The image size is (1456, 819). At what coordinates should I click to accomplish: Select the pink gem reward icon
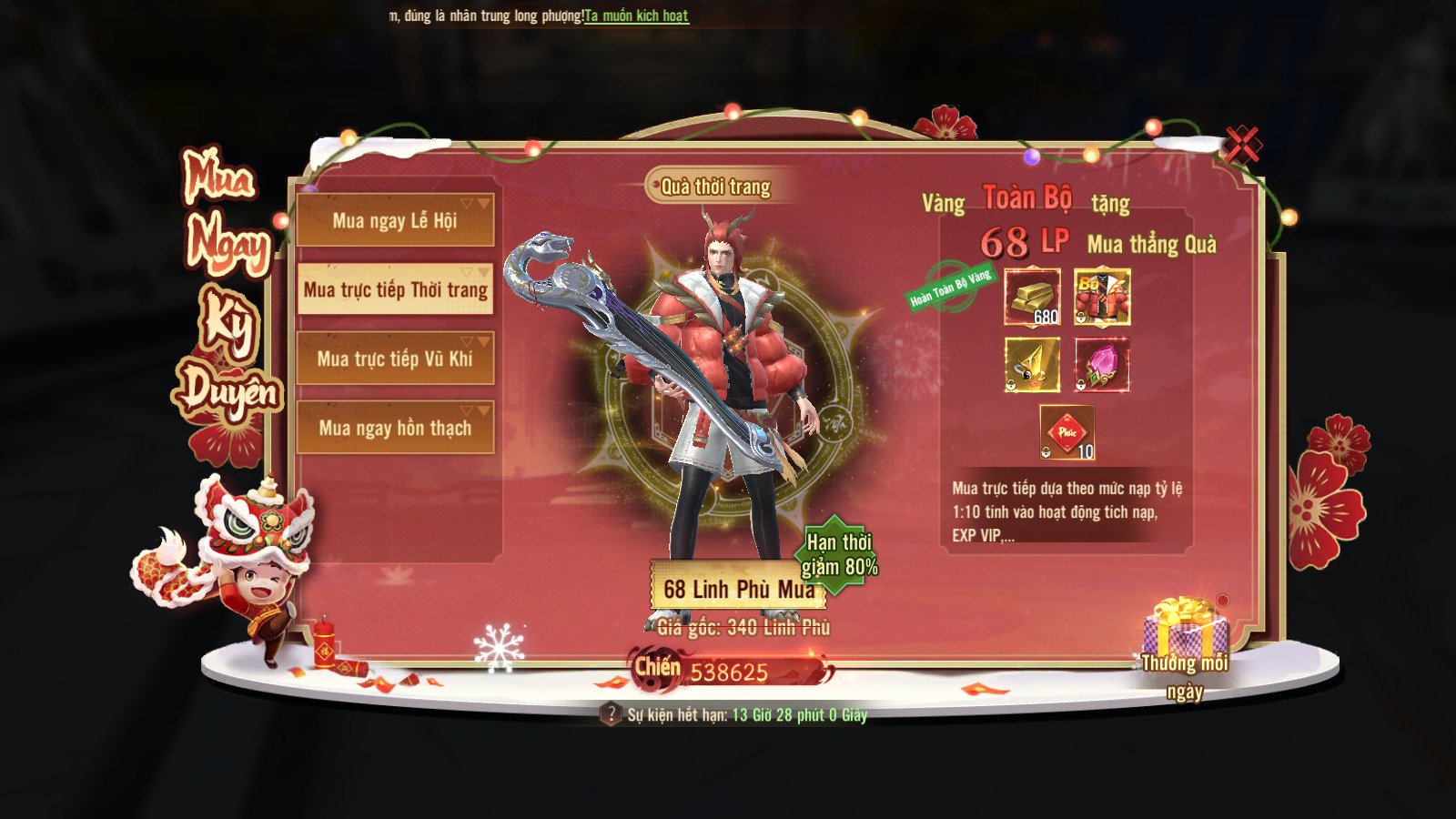coord(1102,365)
